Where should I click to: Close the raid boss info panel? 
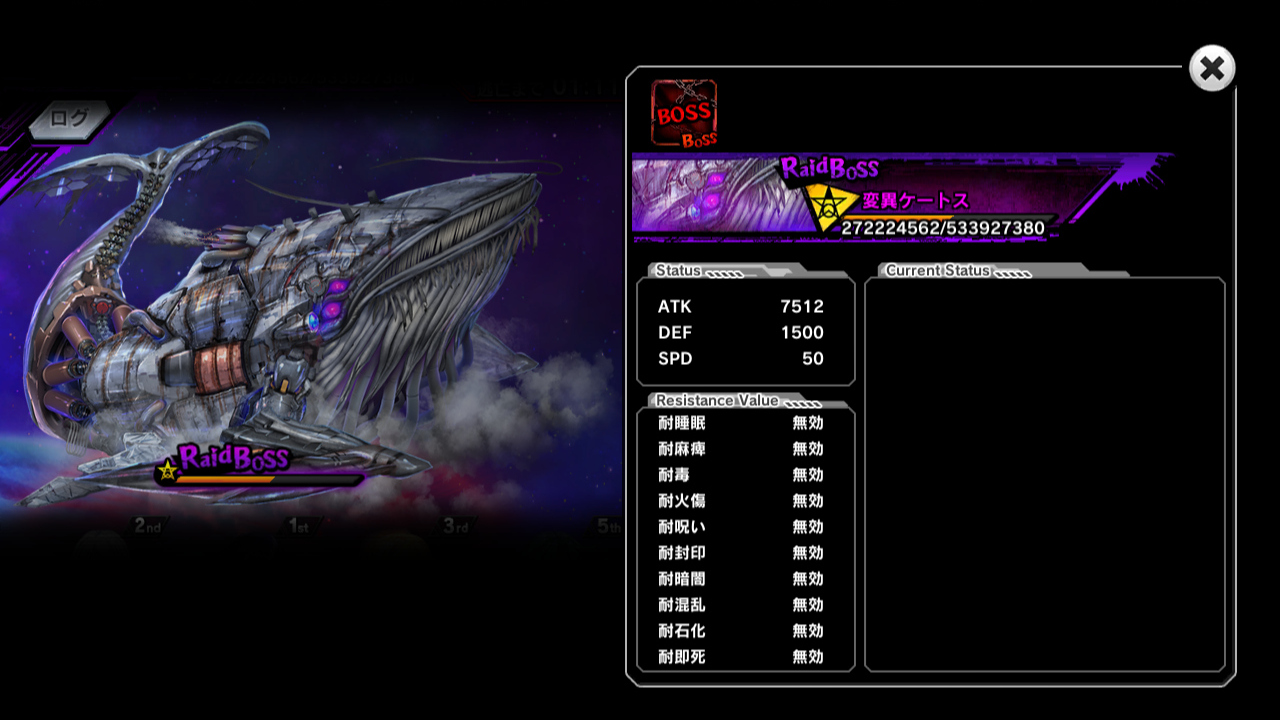pos(1212,69)
